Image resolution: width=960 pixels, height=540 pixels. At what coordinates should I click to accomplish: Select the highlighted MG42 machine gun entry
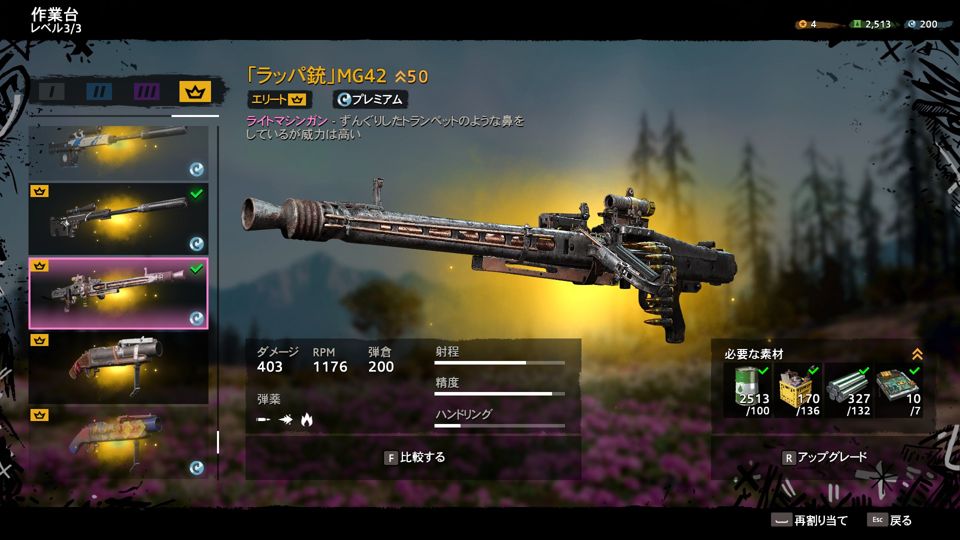(x=118, y=293)
